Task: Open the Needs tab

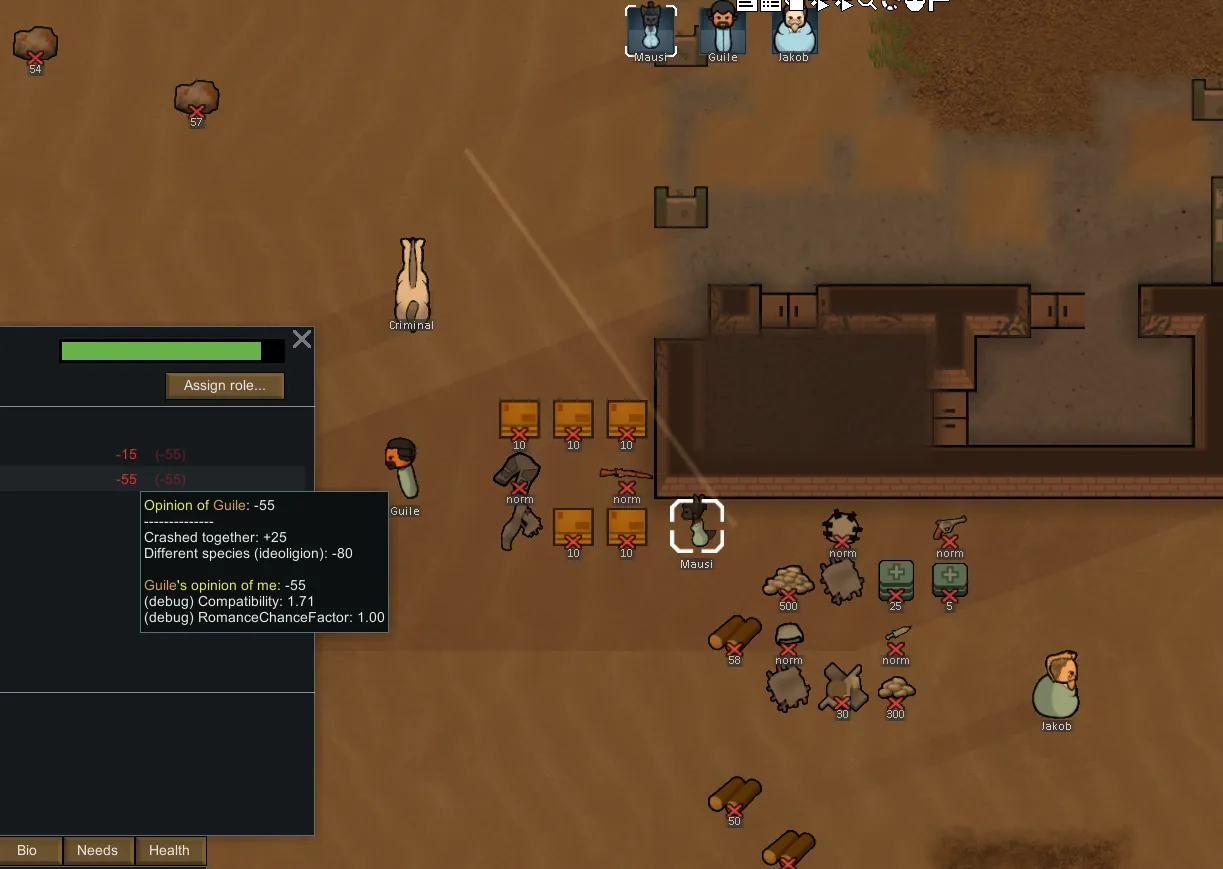Action: tap(97, 850)
